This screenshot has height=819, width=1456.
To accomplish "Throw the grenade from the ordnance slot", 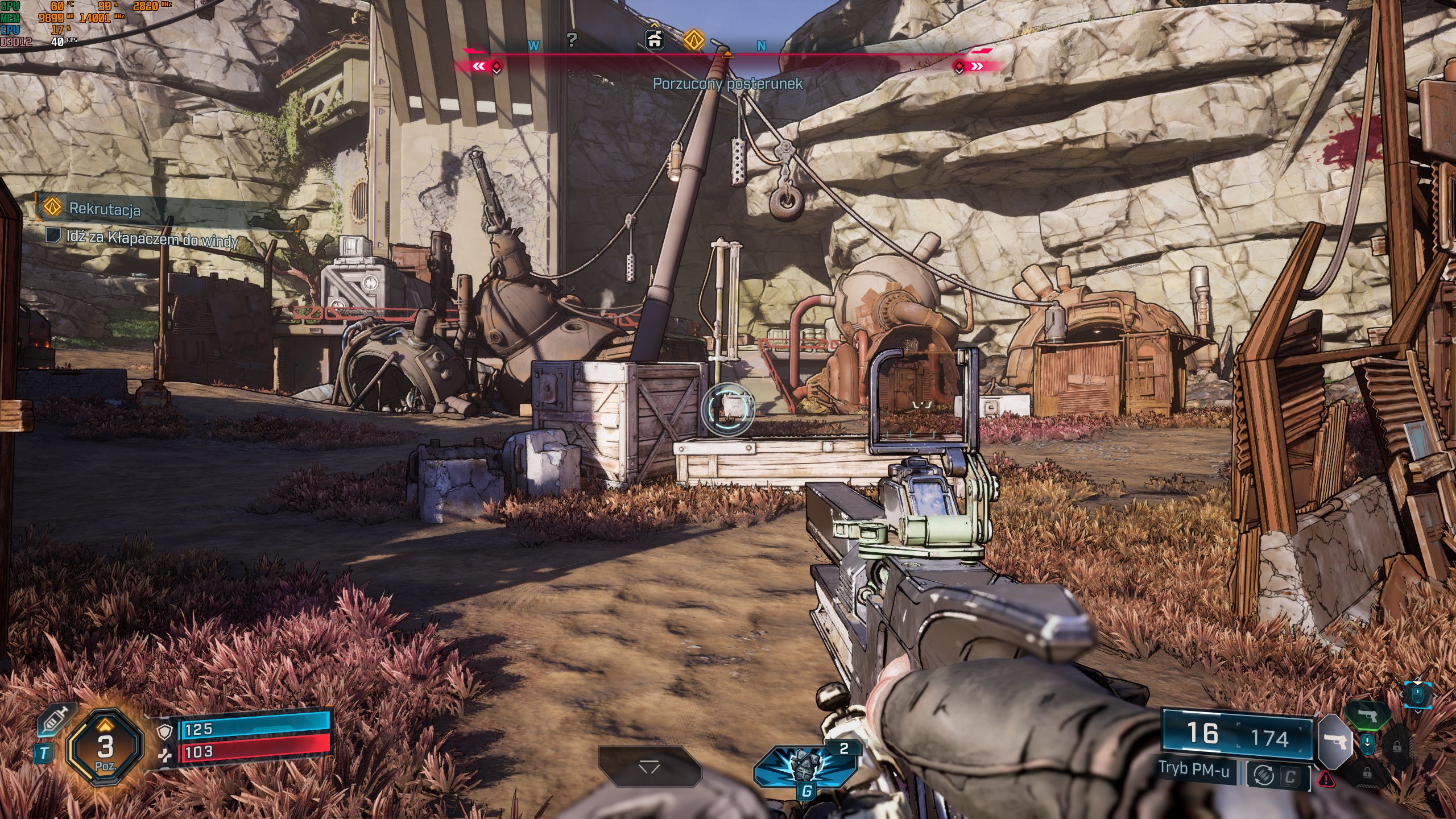I will [x=805, y=766].
